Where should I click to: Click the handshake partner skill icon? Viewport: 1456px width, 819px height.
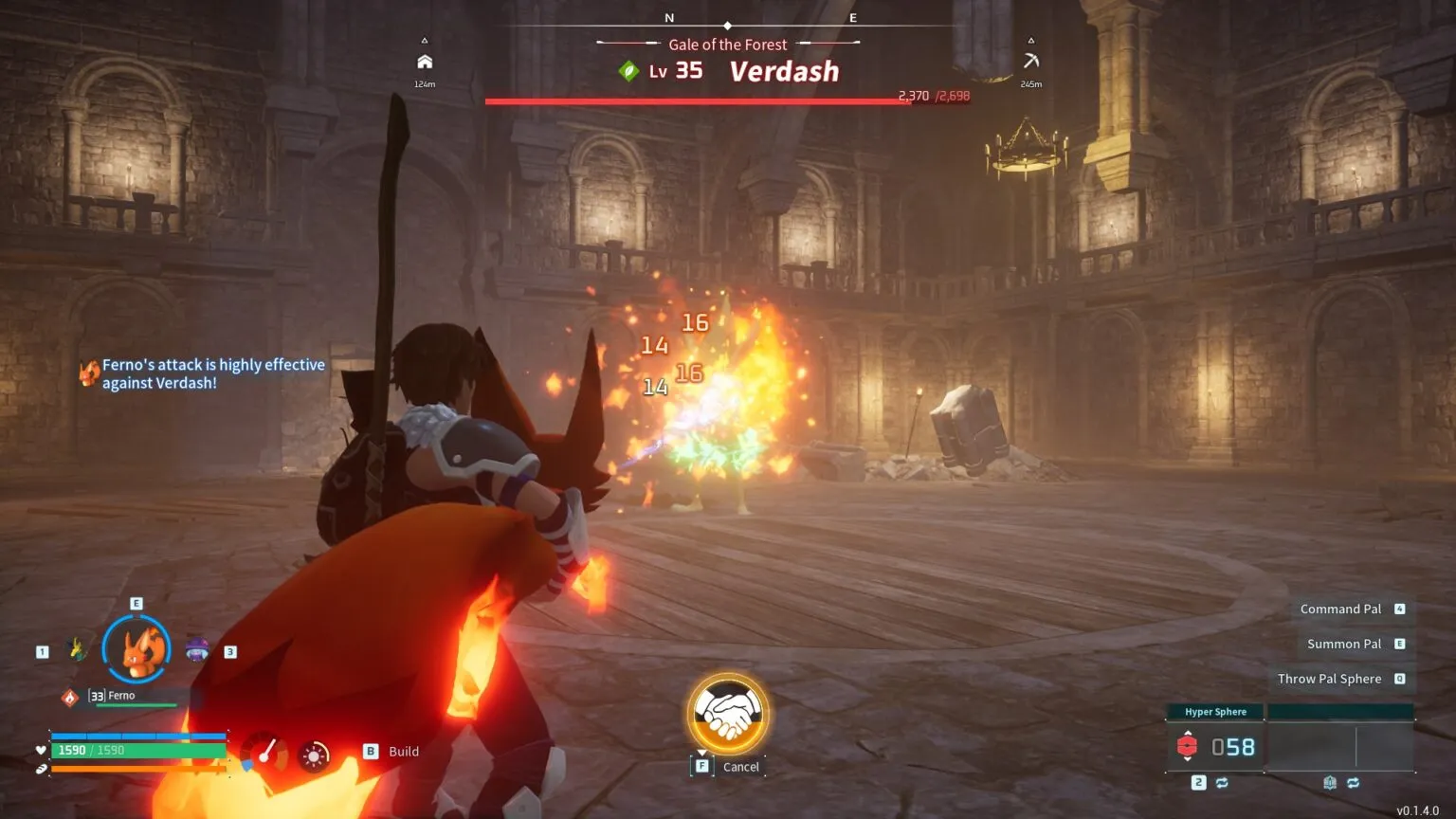pos(728,715)
